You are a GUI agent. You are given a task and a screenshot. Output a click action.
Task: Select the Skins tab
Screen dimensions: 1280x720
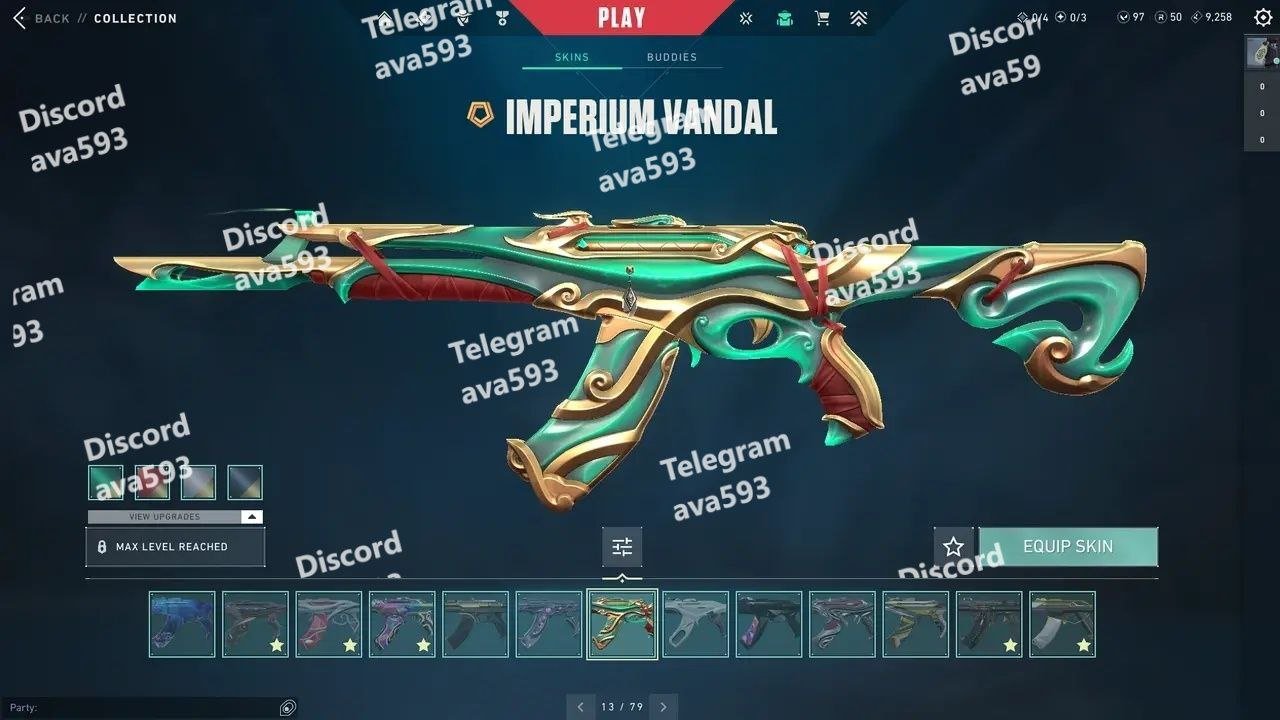pyautogui.click(x=572, y=57)
